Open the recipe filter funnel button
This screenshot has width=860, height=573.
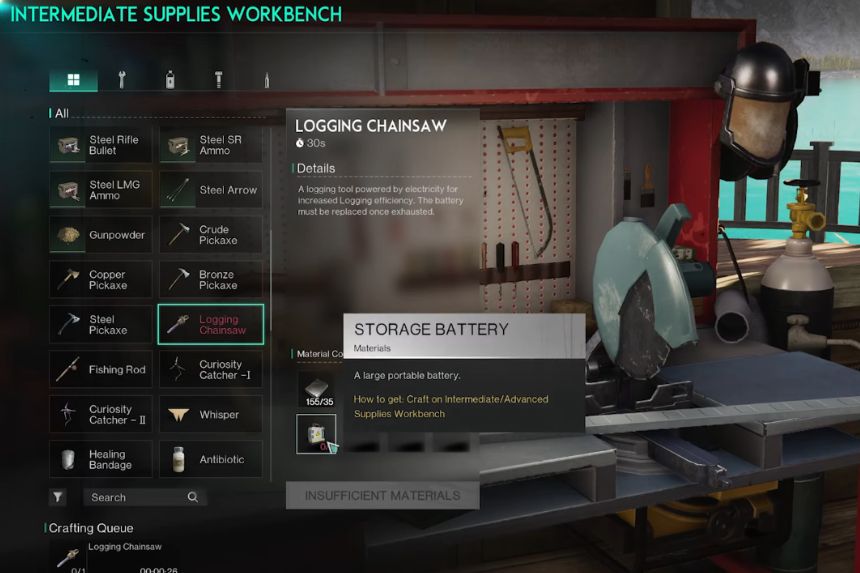click(58, 497)
